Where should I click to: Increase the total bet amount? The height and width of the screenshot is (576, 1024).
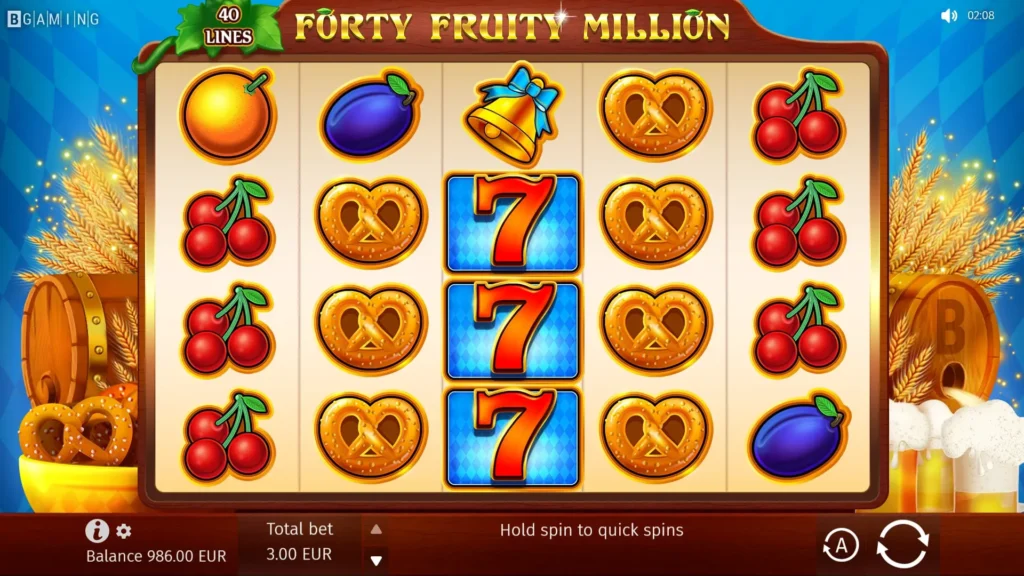click(376, 530)
